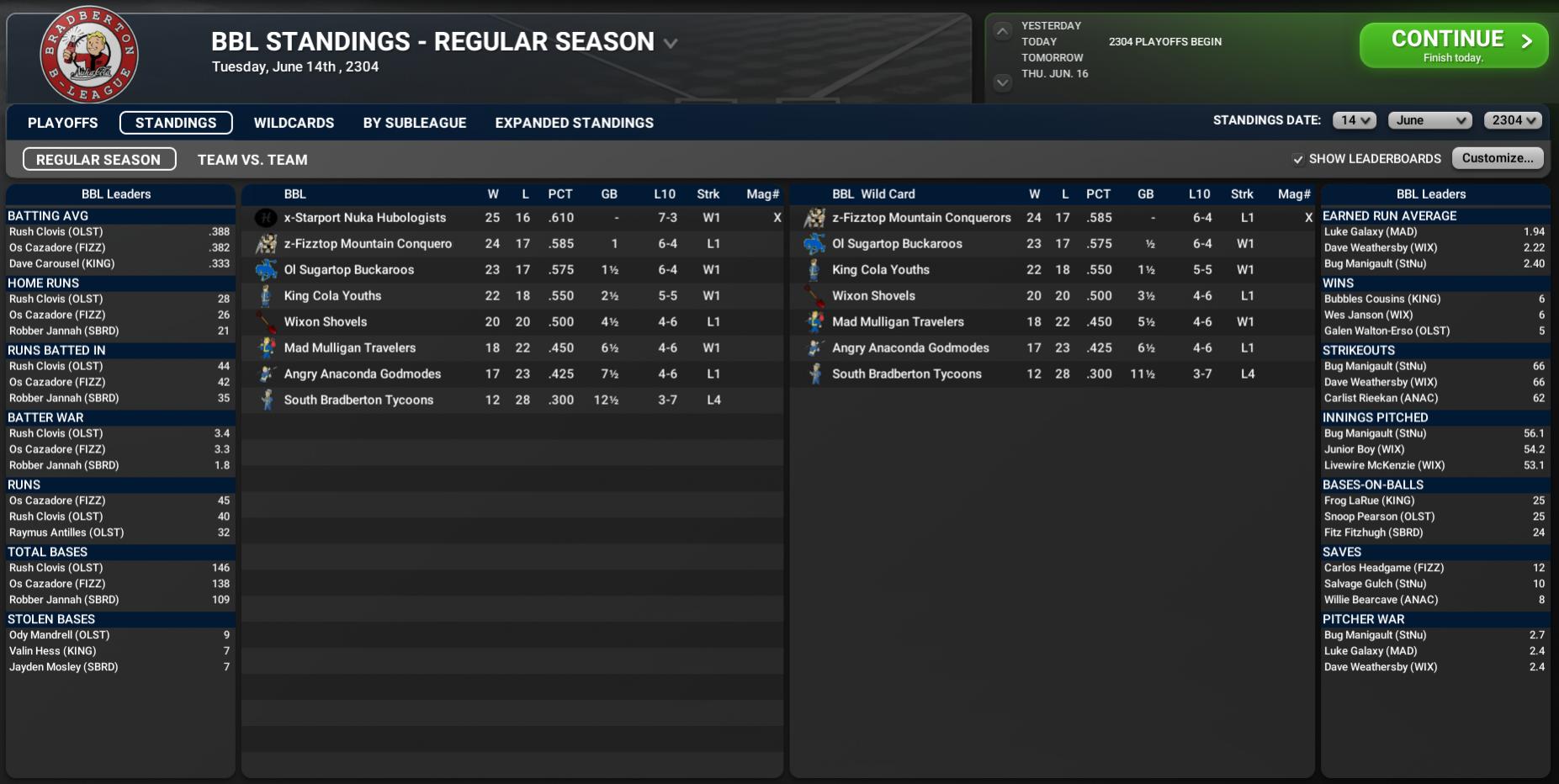The width and height of the screenshot is (1559, 784).
Task: Open the BBL Standings title dropdown
Action: pos(671,43)
